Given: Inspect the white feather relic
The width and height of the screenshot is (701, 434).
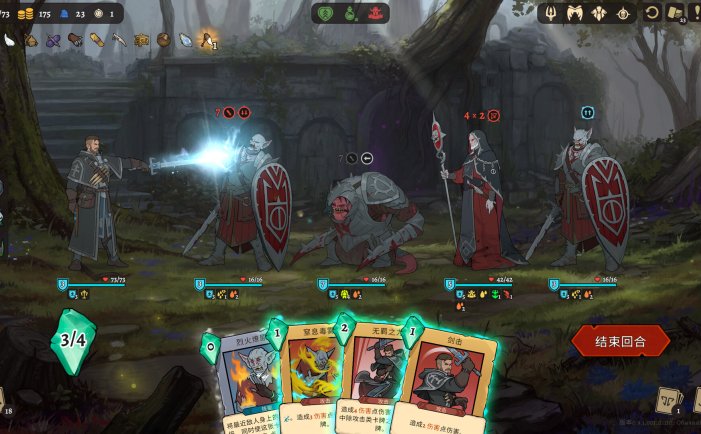Looking at the screenshot, I should (x=10, y=41).
